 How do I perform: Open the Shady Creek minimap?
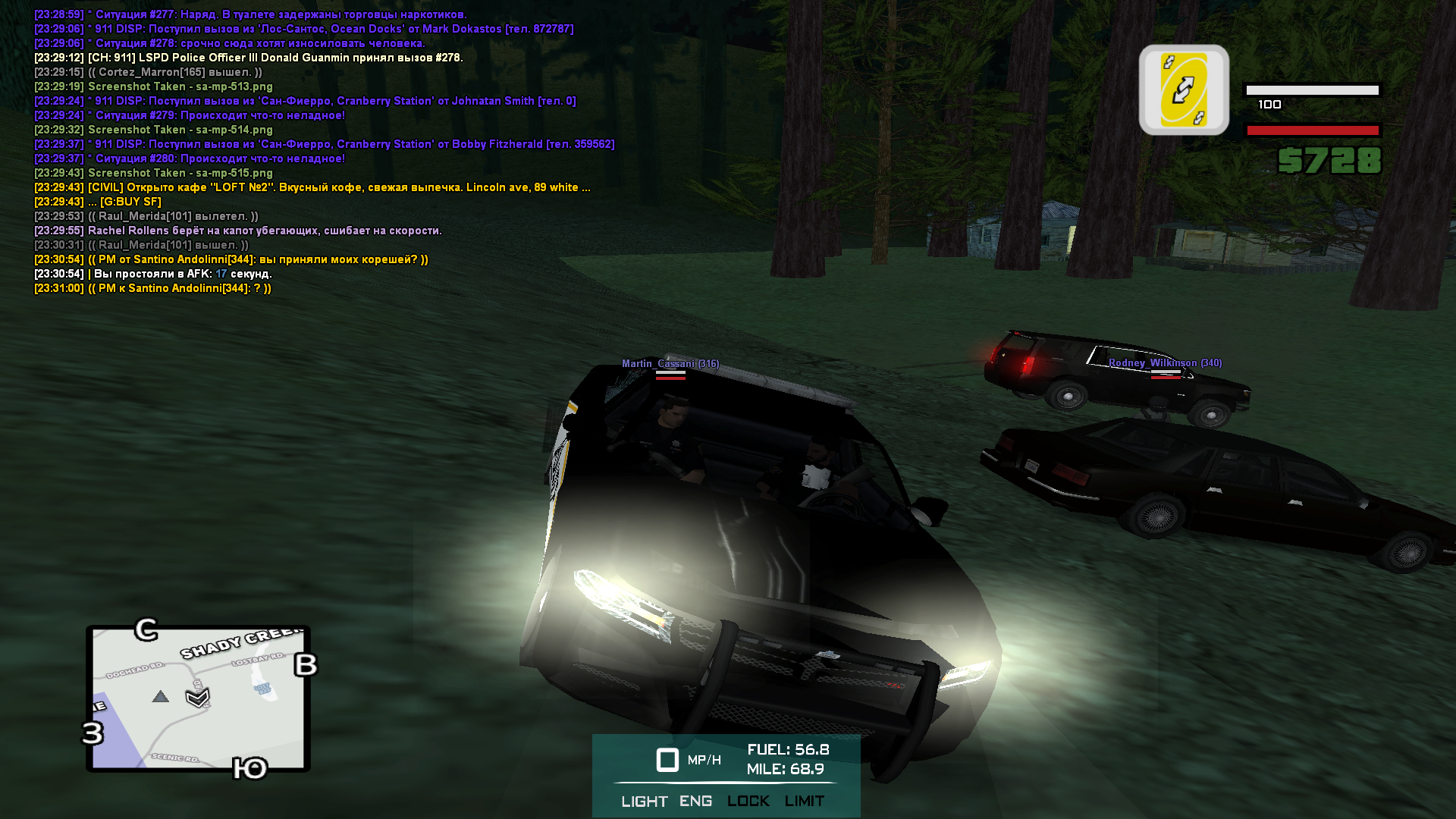click(198, 698)
